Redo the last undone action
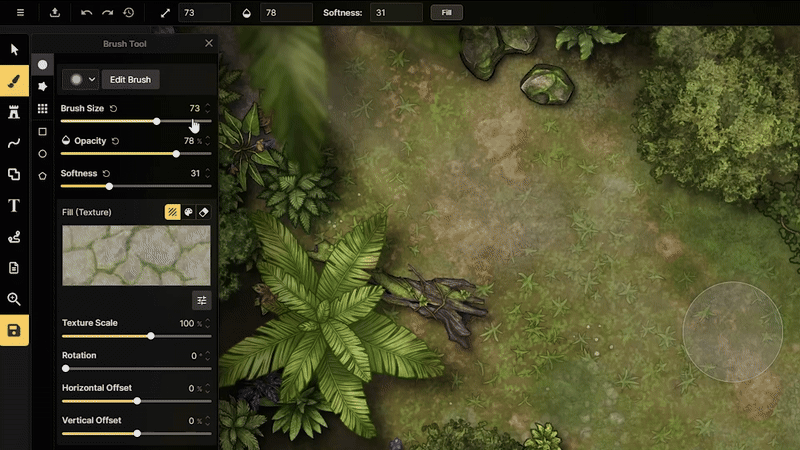 coord(107,13)
